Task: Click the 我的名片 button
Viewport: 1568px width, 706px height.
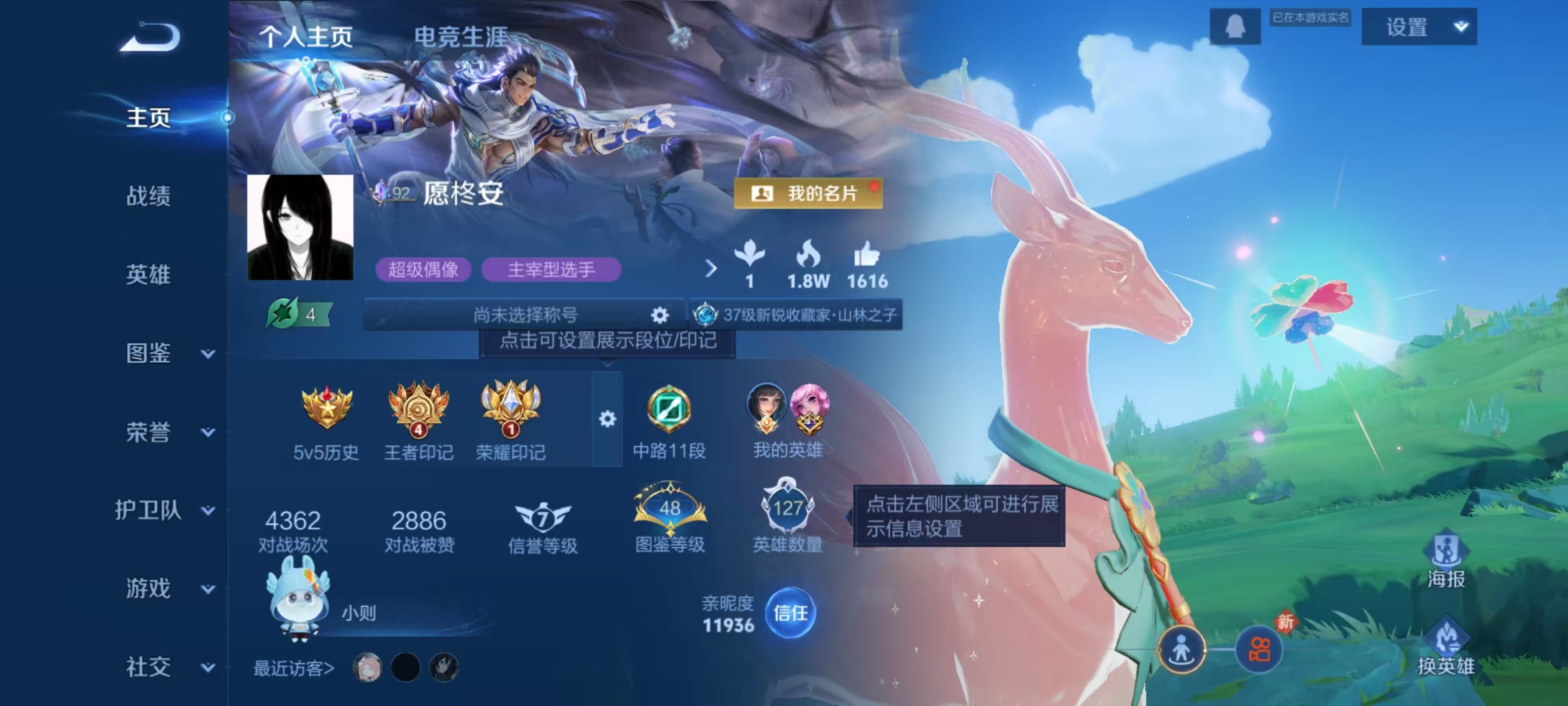Action: 808,194
